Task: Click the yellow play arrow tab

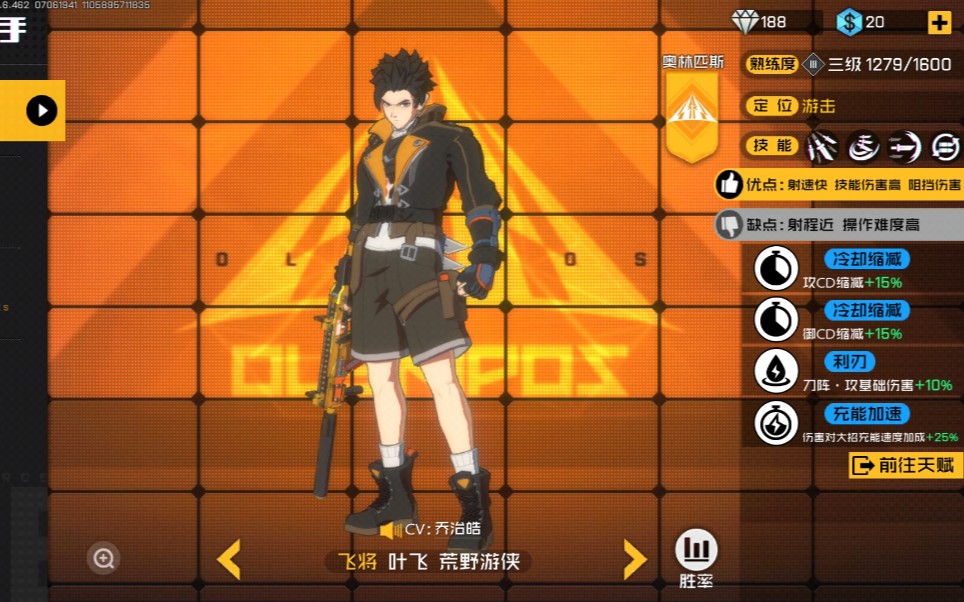Action: pos(41,110)
